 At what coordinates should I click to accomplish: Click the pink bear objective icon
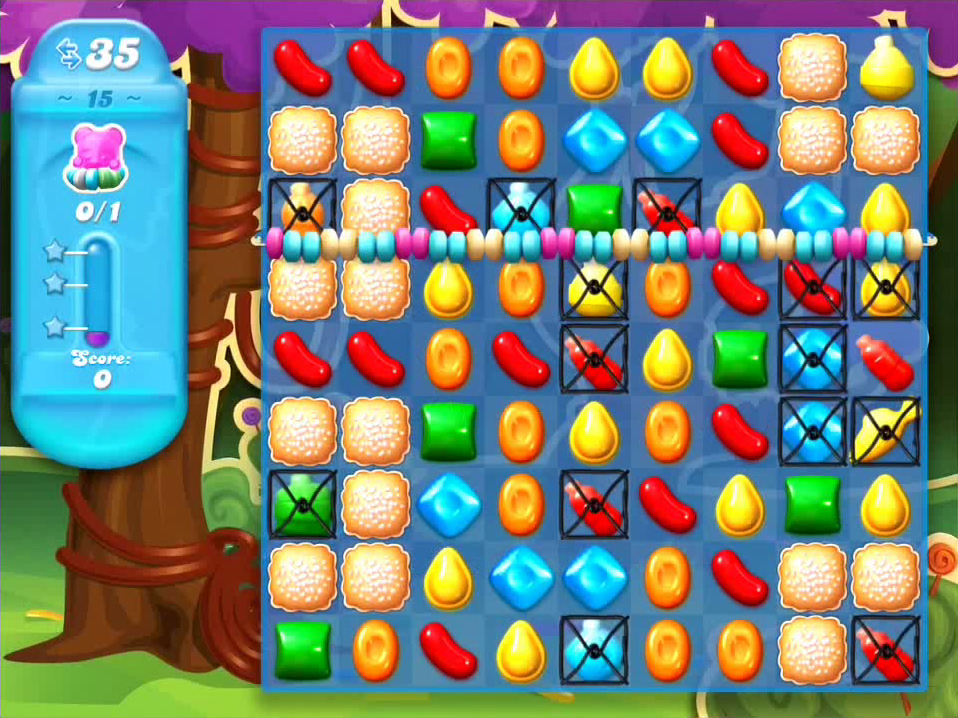click(x=96, y=157)
